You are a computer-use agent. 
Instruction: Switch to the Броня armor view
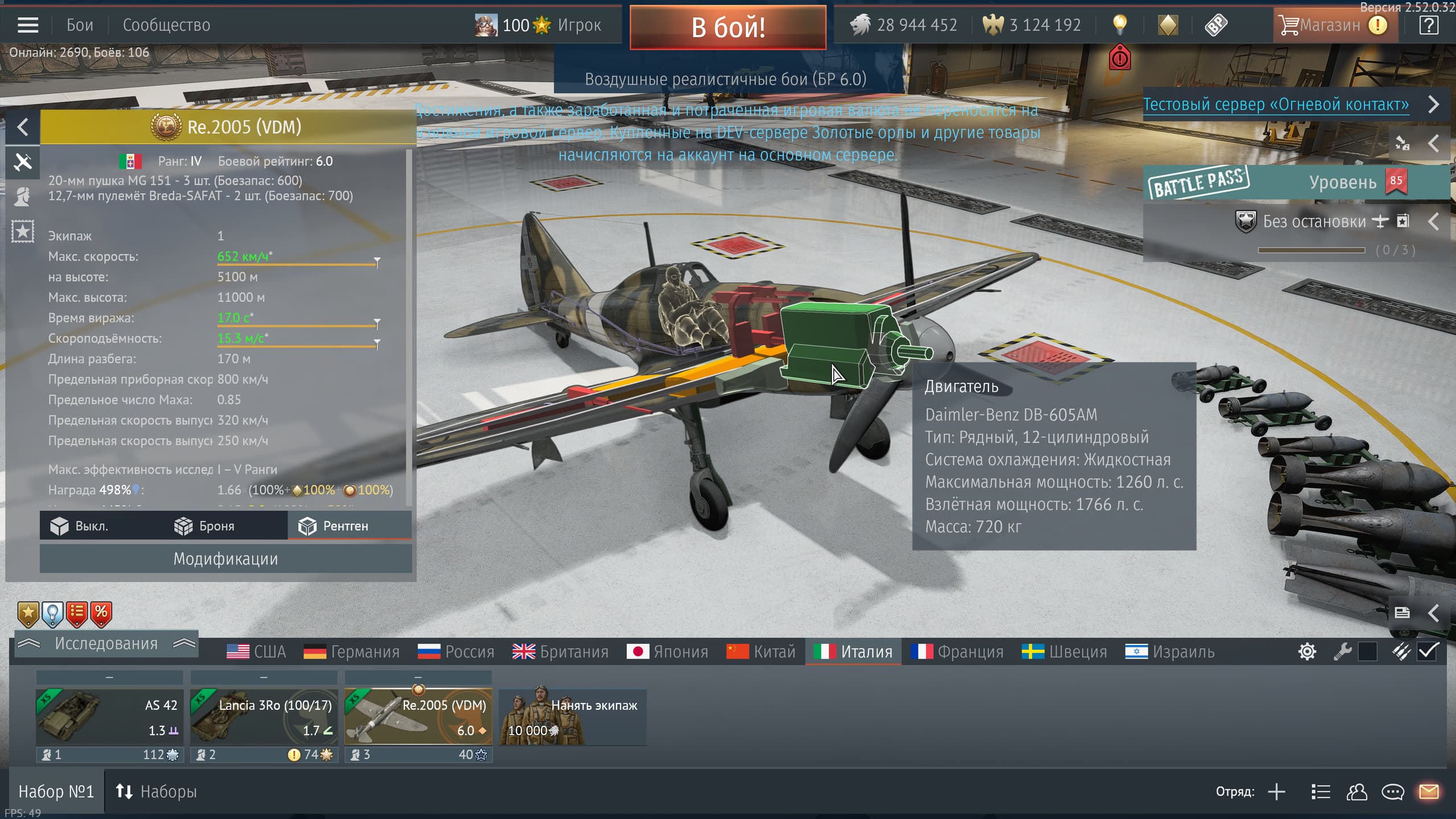coord(205,526)
